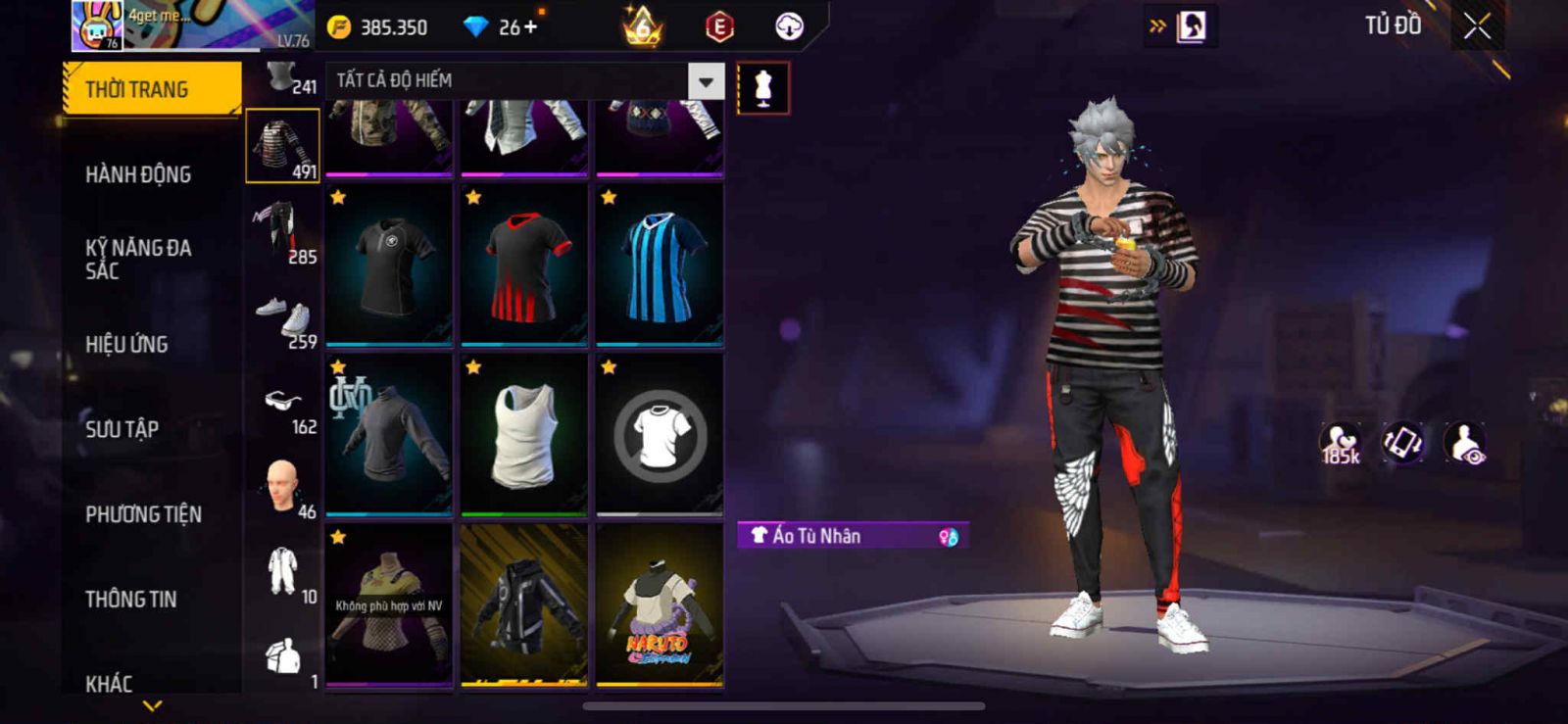The image size is (1568, 724).
Task: Open the SƯU TẬP tab
Action: (x=122, y=428)
